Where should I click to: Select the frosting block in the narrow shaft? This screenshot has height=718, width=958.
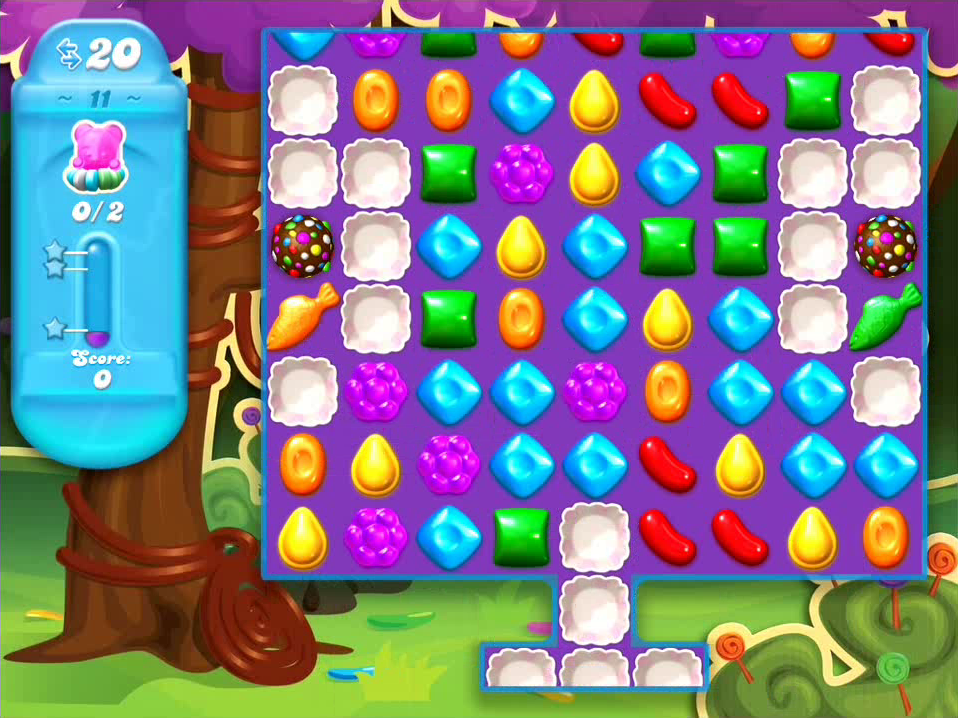pos(595,606)
